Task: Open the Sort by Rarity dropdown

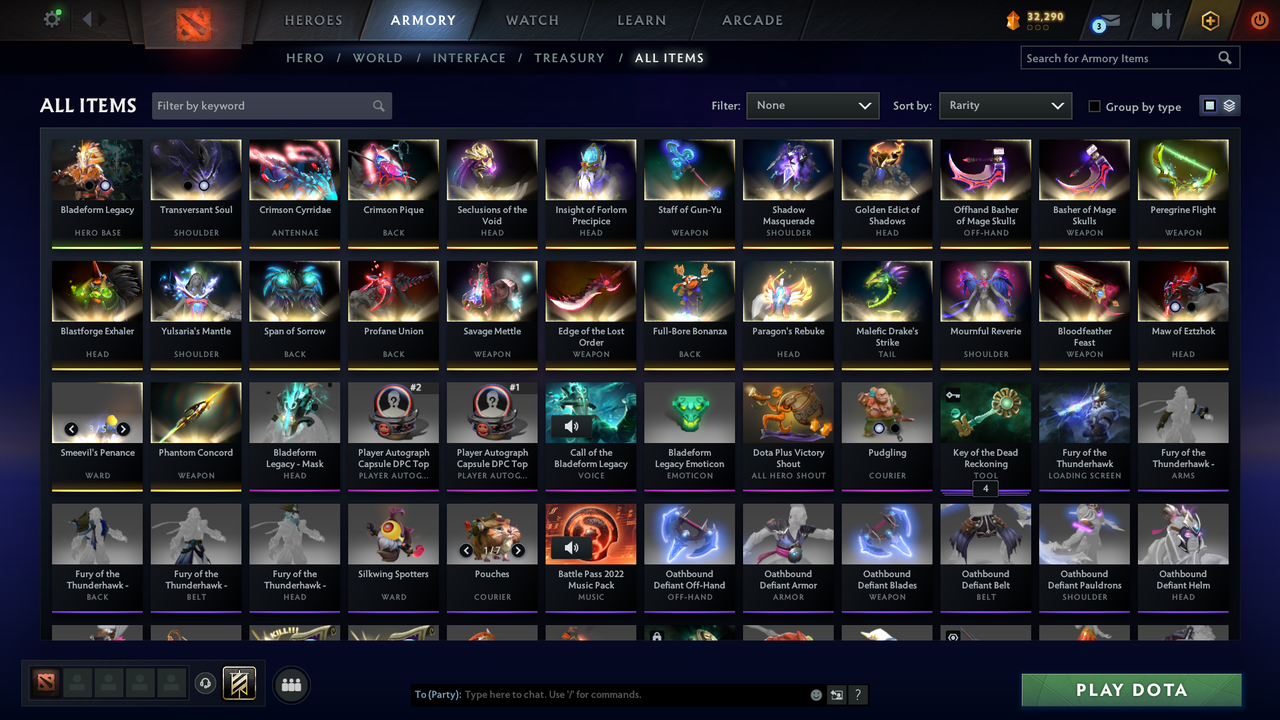Action: tap(1005, 105)
